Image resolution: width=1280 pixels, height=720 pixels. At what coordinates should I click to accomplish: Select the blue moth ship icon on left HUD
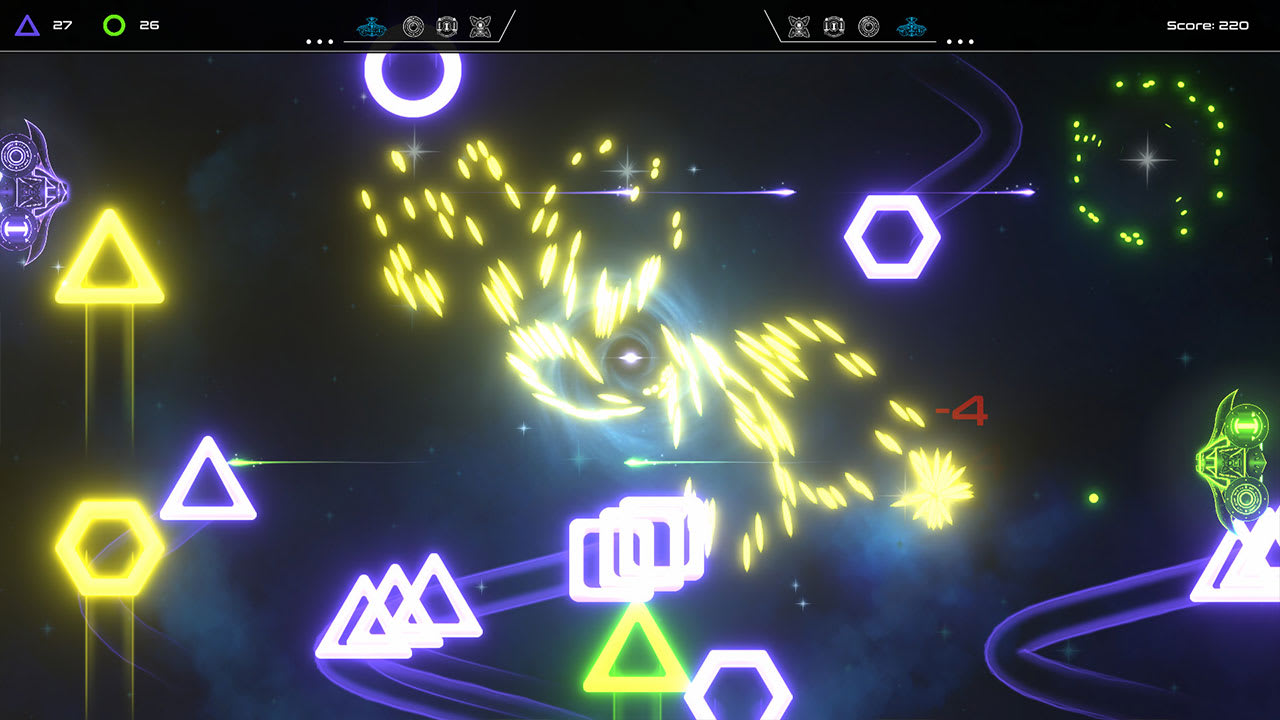371,26
